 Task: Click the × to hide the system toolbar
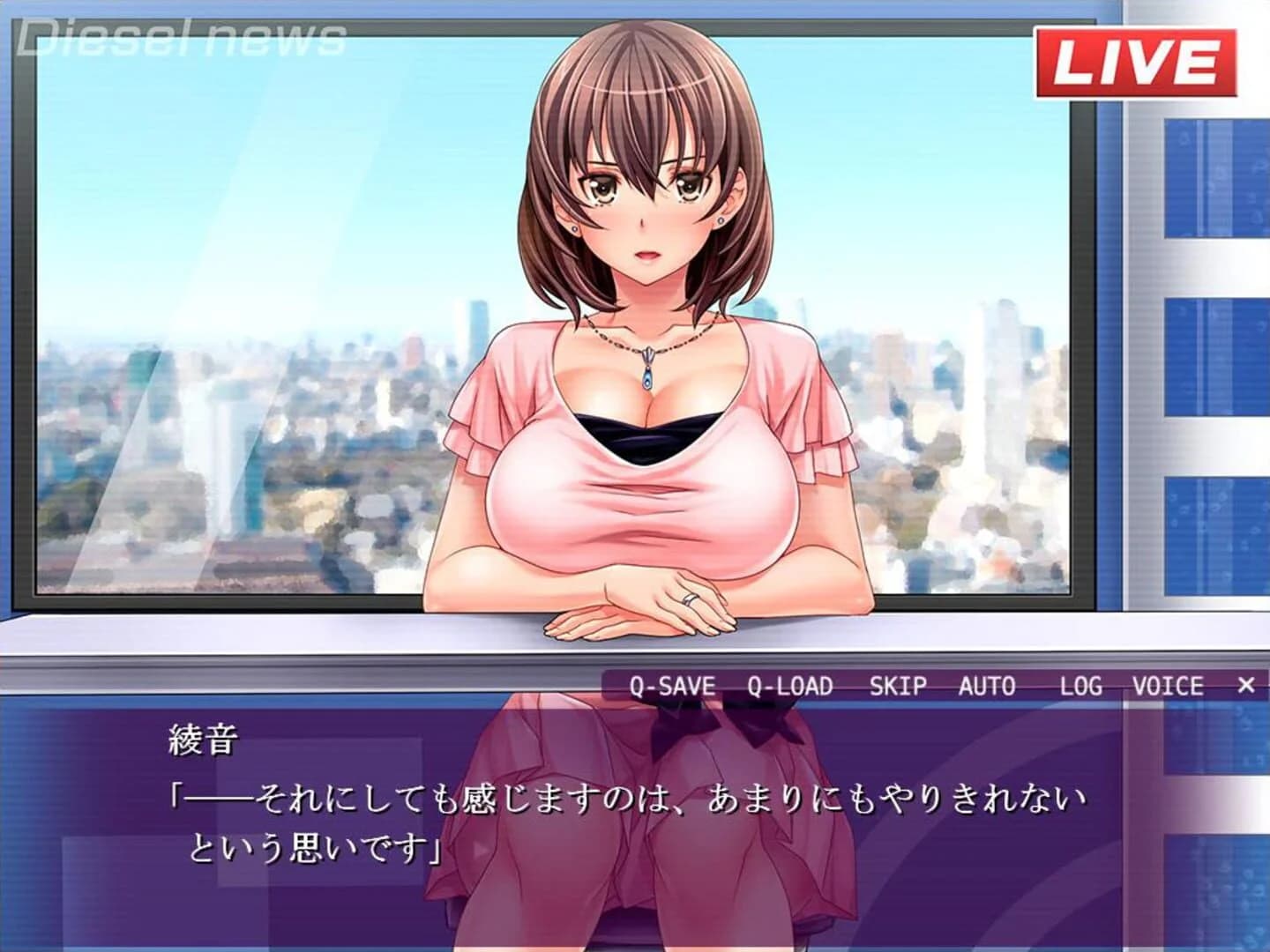coord(1245,685)
